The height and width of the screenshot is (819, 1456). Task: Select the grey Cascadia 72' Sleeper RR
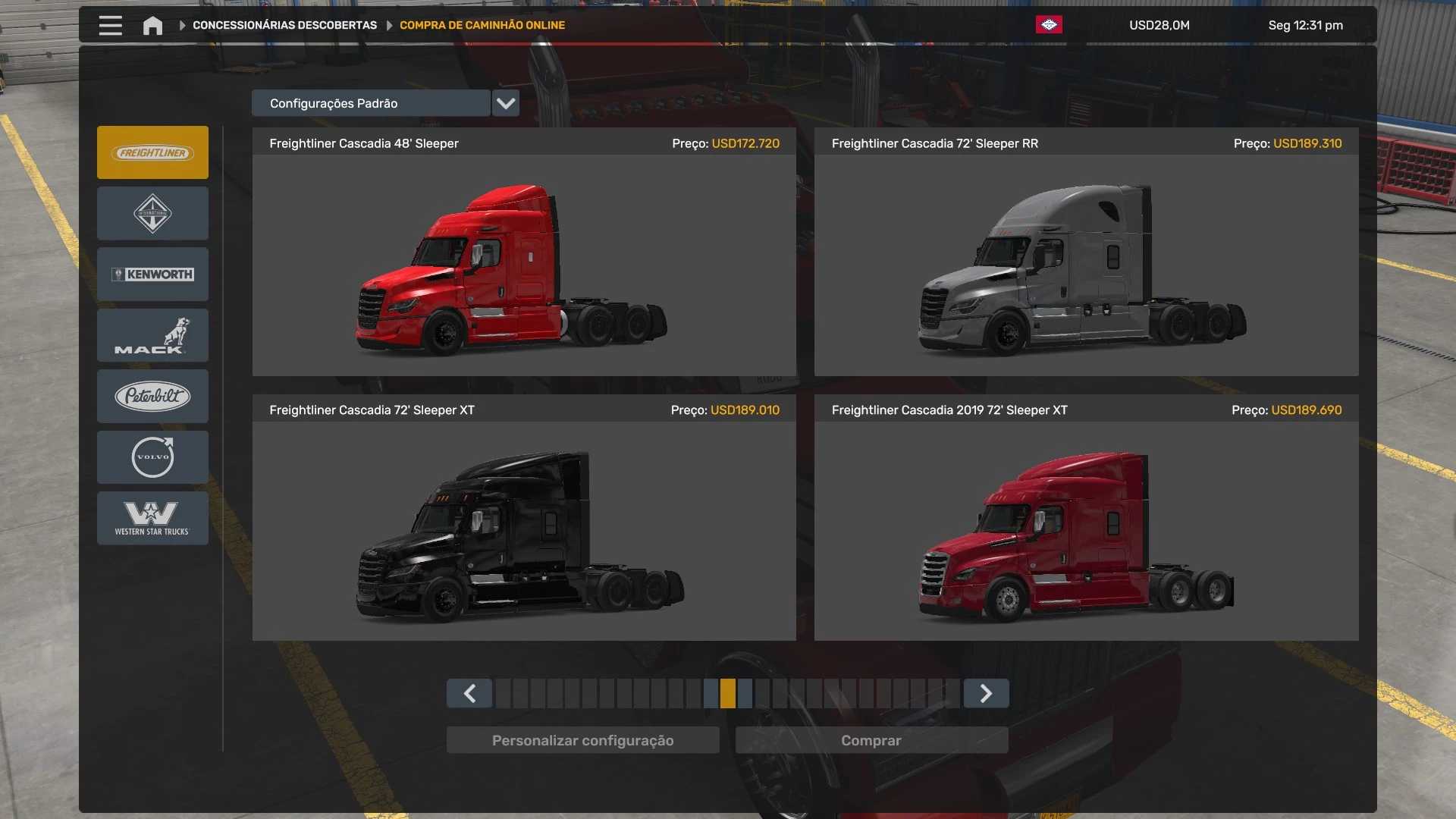pyautogui.click(x=1086, y=265)
